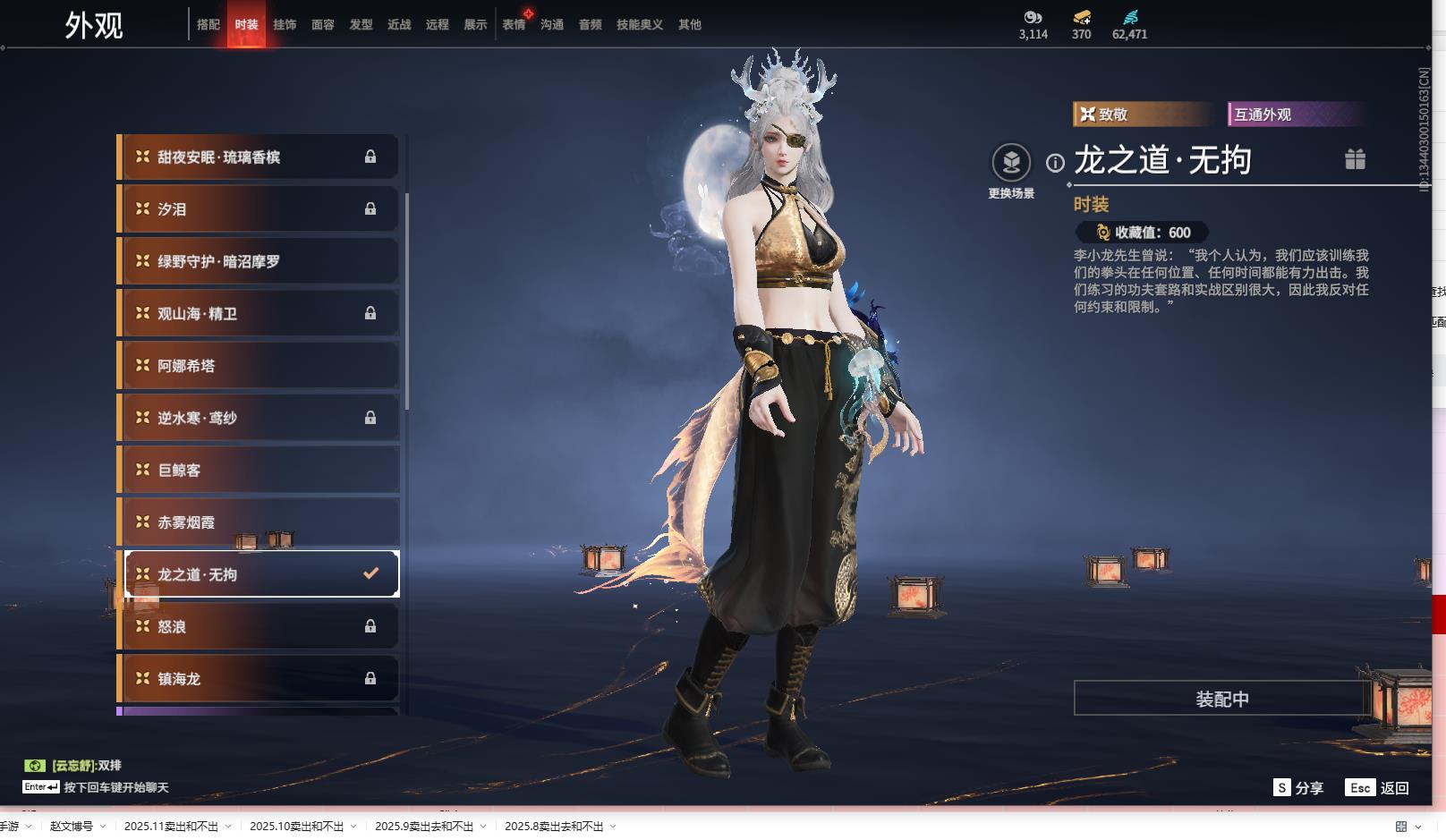Click the gift box icon

pos(1355,159)
